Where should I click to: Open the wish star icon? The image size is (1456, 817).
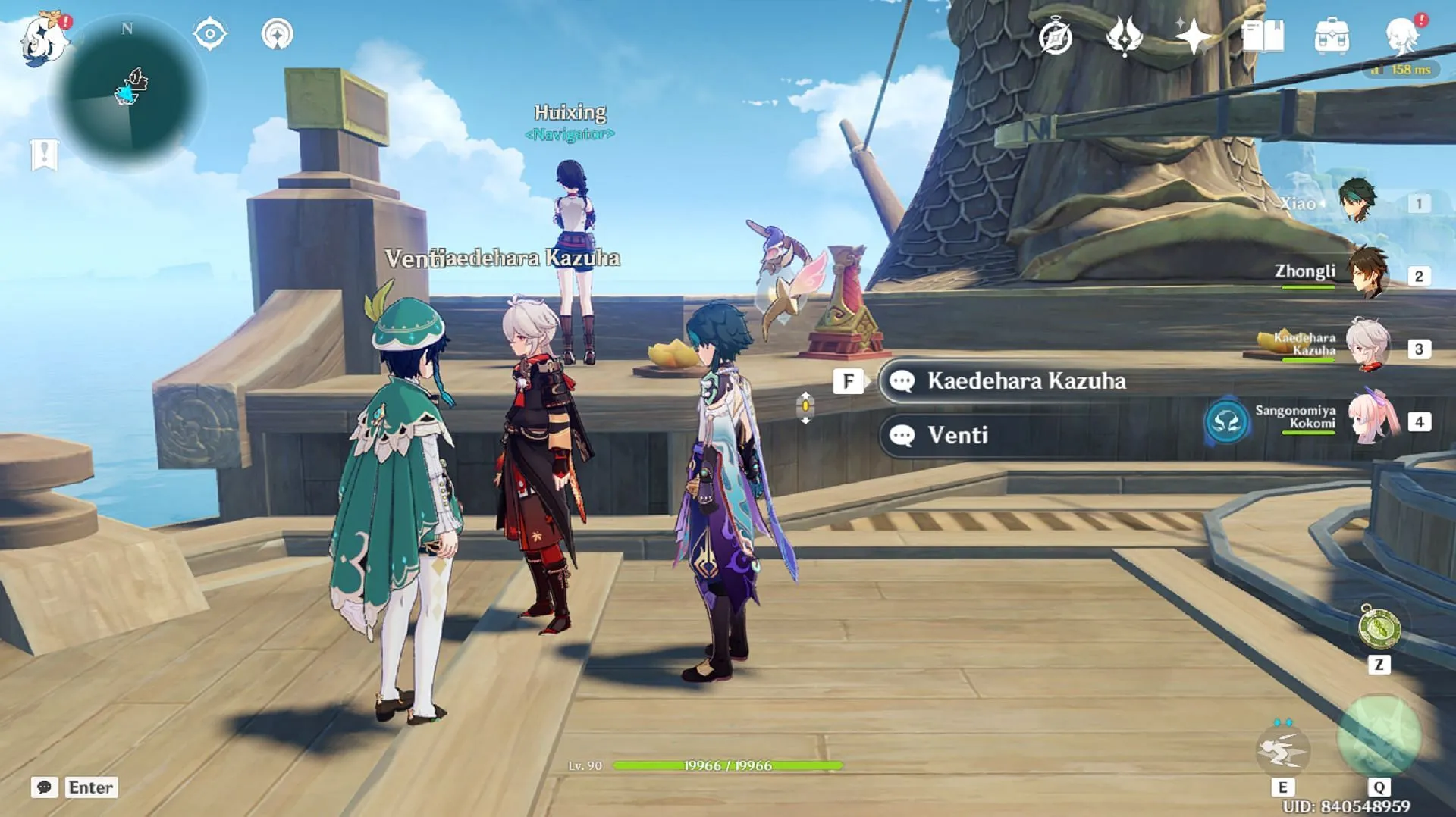pos(1193,36)
